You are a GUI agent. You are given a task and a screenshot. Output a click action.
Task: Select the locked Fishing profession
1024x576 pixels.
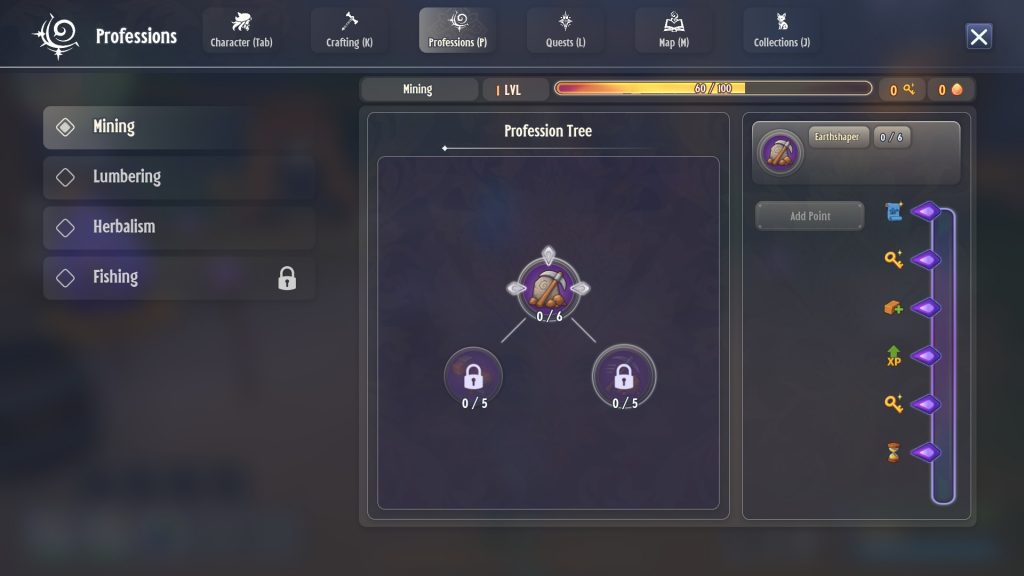tap(179, 277)
